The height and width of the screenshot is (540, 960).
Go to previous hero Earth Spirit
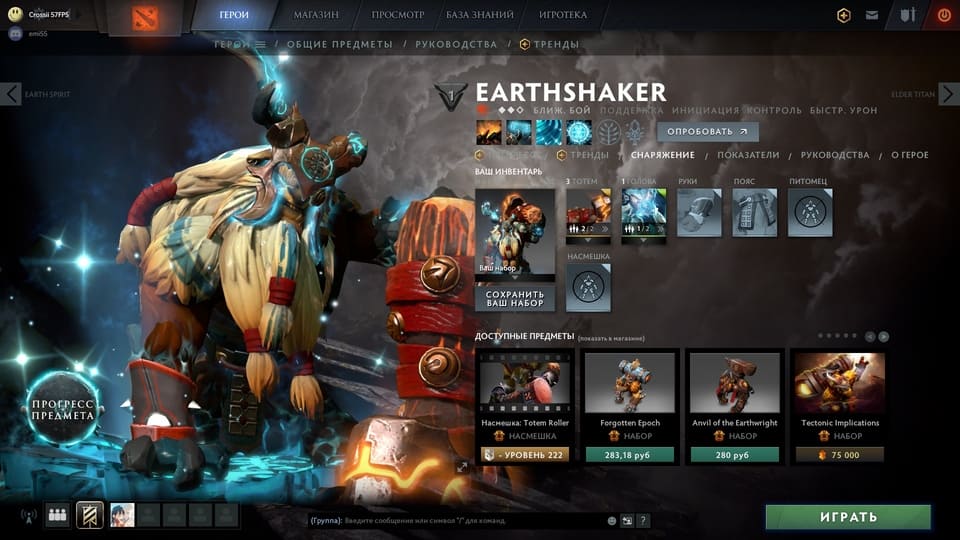(x=12, y=95)
